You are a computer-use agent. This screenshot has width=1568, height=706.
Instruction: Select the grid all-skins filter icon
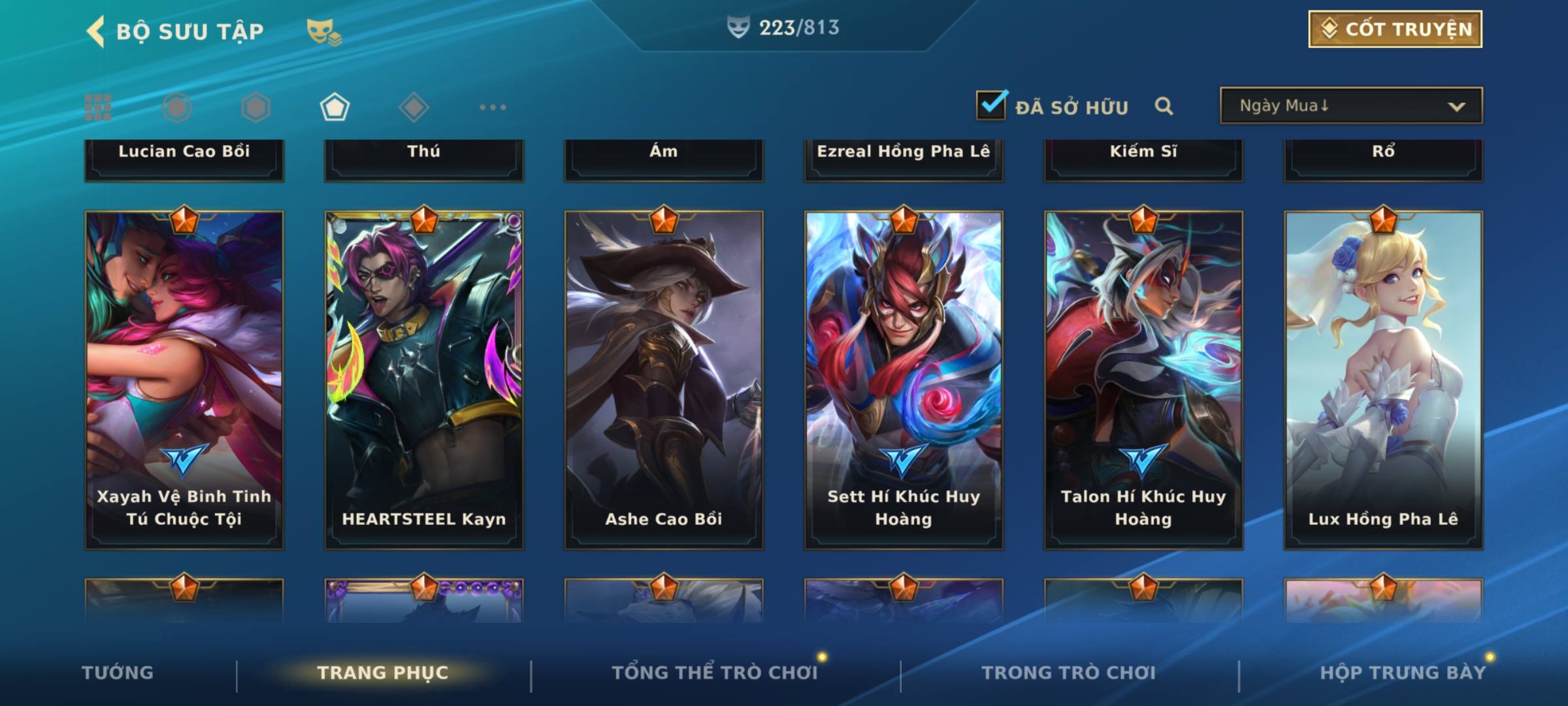(x=98, y=107)
